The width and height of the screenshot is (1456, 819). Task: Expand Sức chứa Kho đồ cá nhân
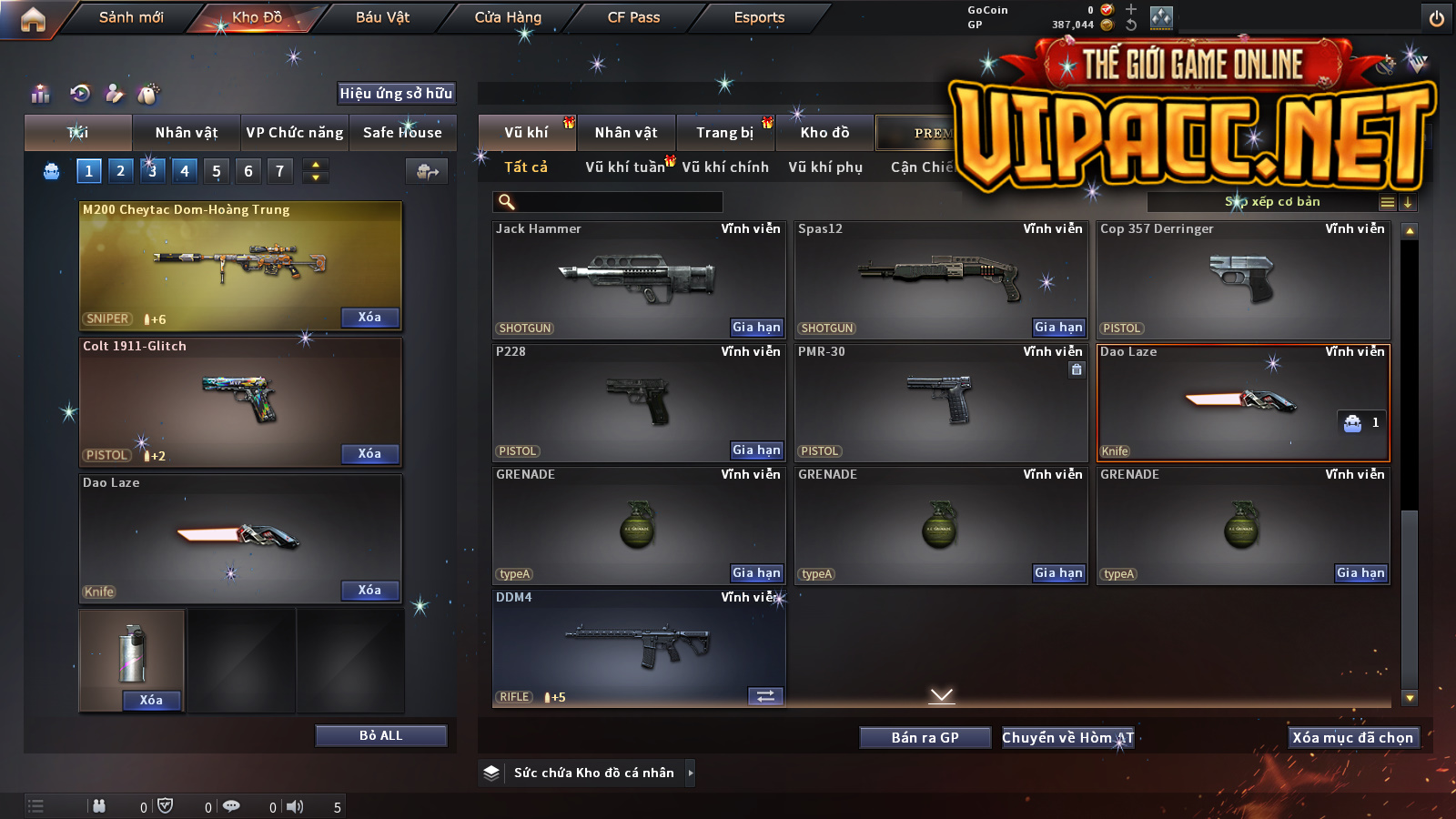(691, 773)
